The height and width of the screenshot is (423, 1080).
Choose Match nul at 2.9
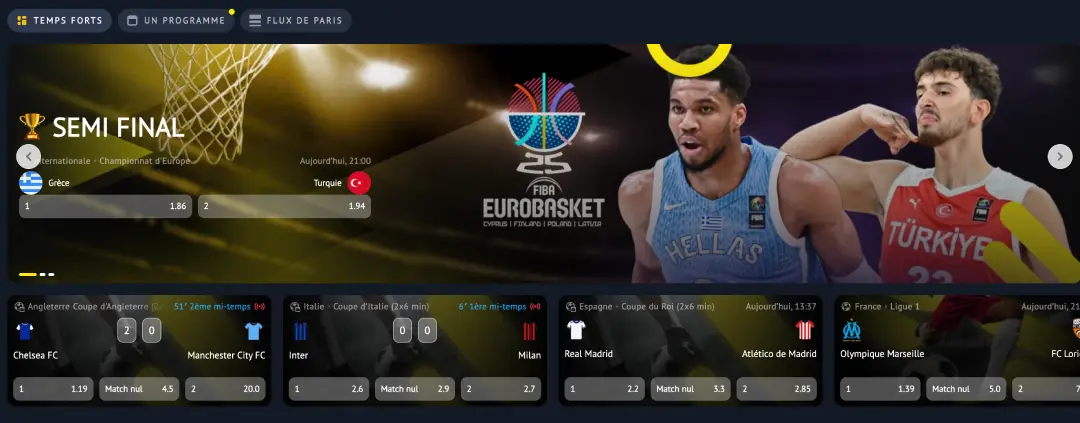[415, 389]
